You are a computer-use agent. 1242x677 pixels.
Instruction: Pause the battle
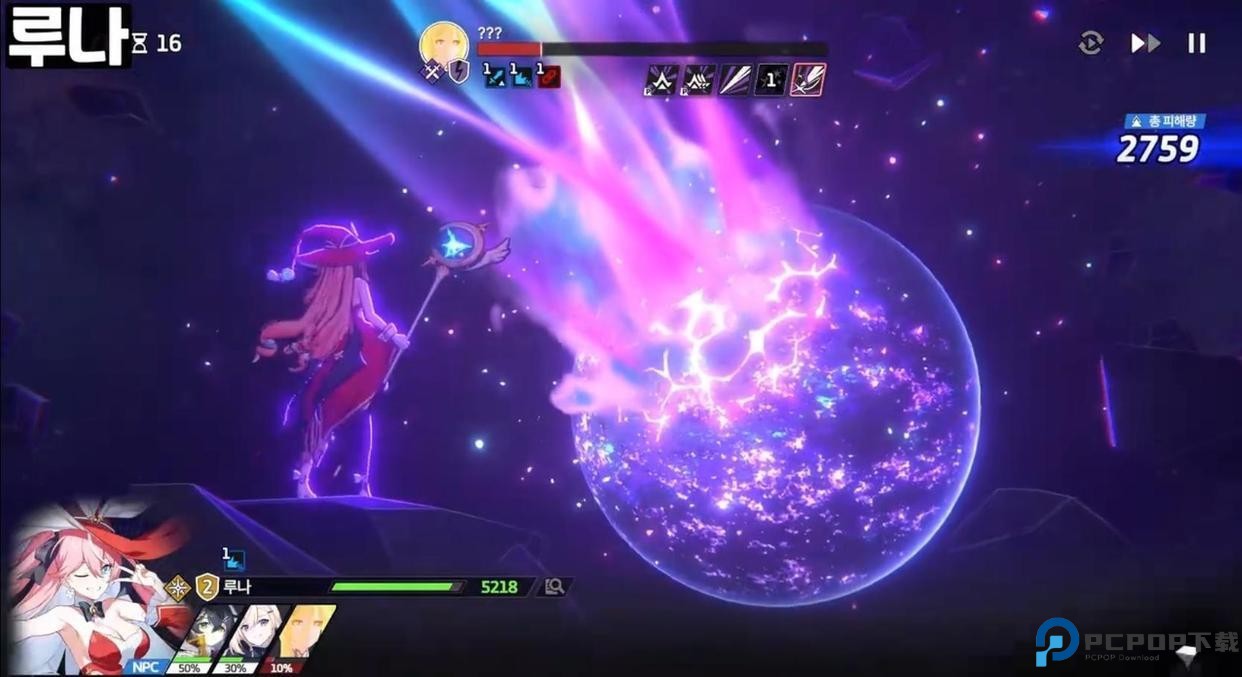point(1196,43)
